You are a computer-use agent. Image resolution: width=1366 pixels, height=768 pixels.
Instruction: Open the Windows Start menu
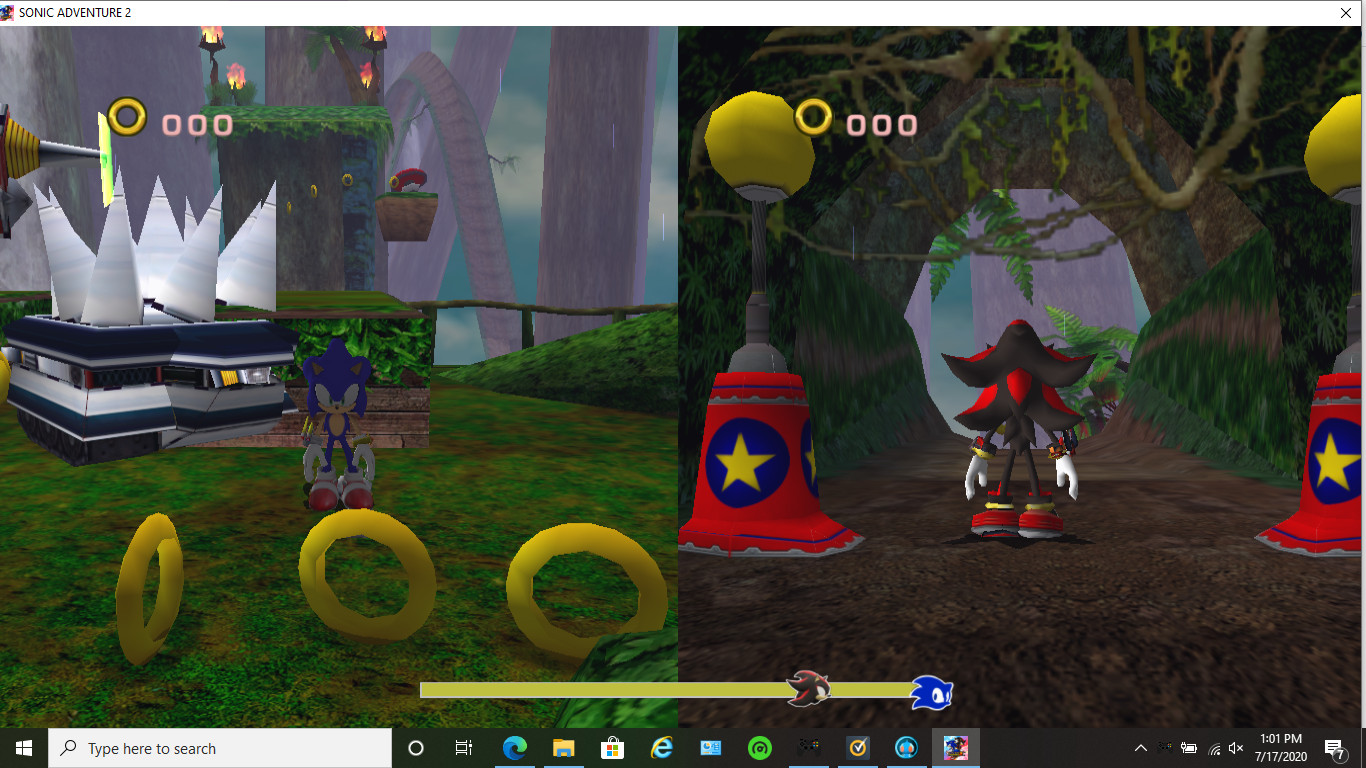tap(21, 748)
